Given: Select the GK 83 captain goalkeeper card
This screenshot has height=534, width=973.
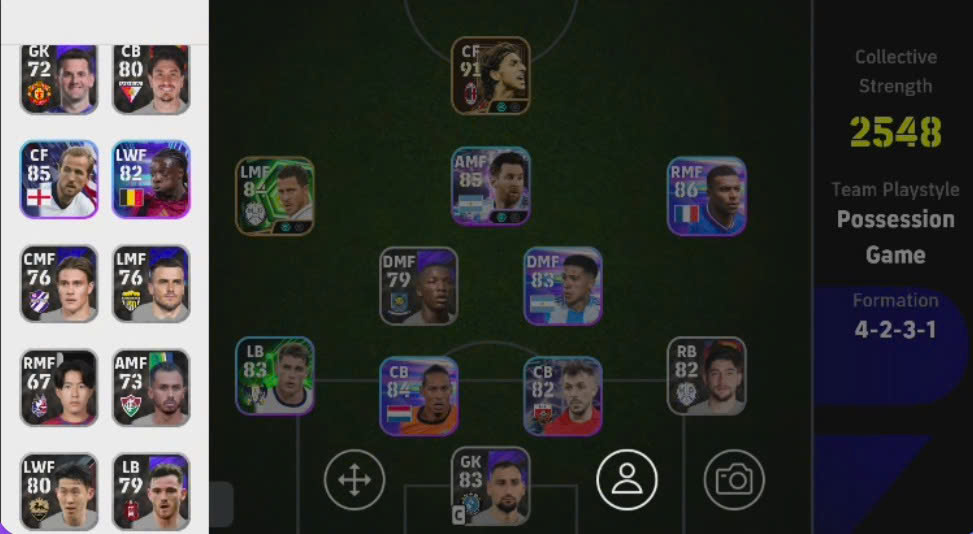Looking at the screenshot, I should (x=490, y=486).
